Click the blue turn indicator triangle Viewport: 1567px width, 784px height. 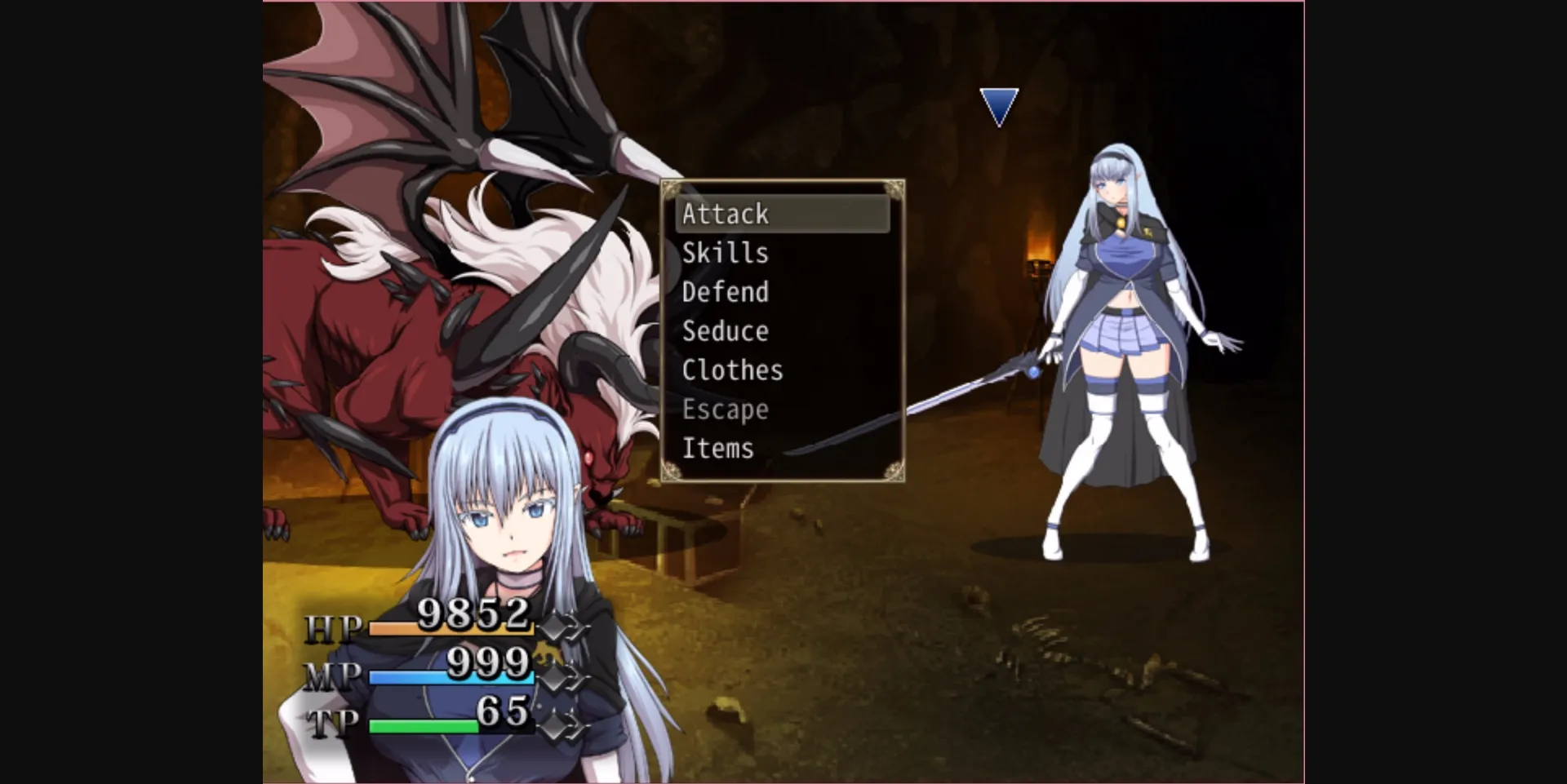point(999,104)
